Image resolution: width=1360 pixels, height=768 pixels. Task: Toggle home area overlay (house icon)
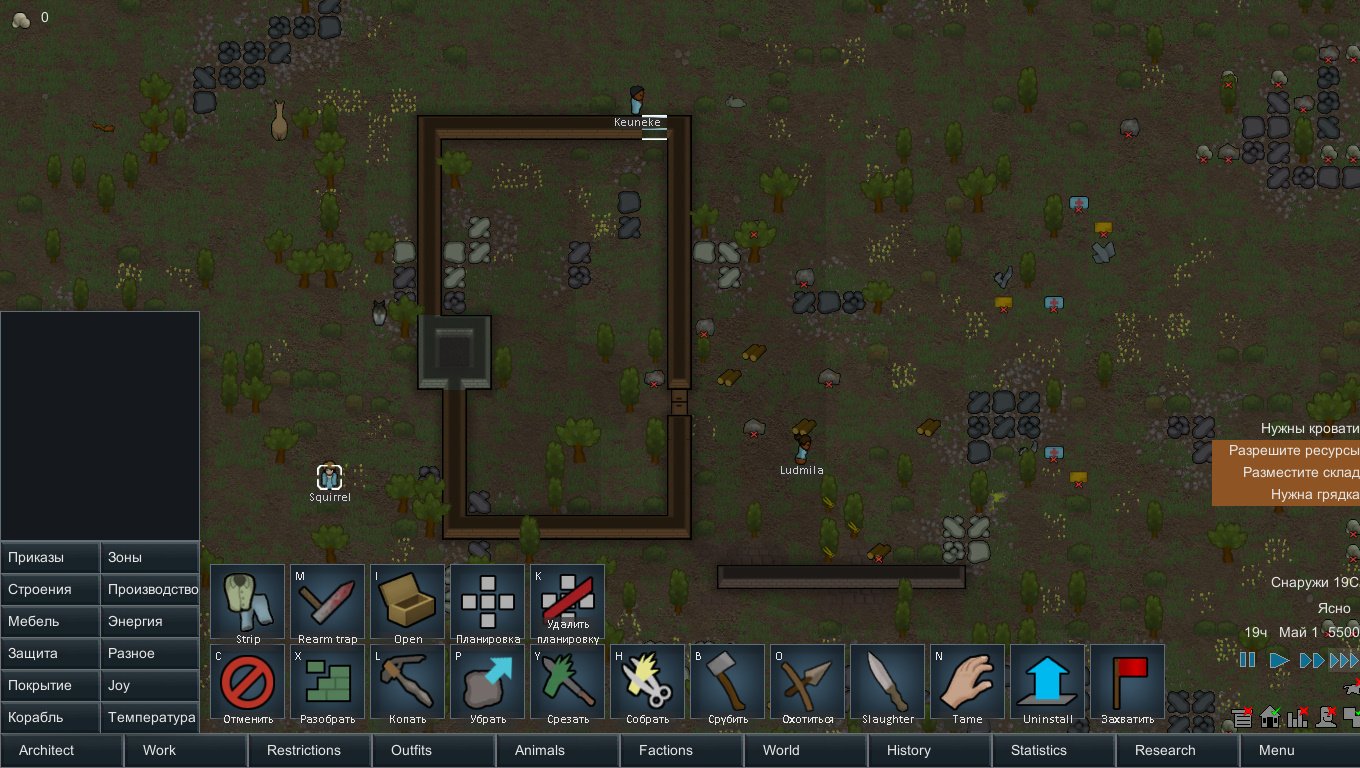1270,717
